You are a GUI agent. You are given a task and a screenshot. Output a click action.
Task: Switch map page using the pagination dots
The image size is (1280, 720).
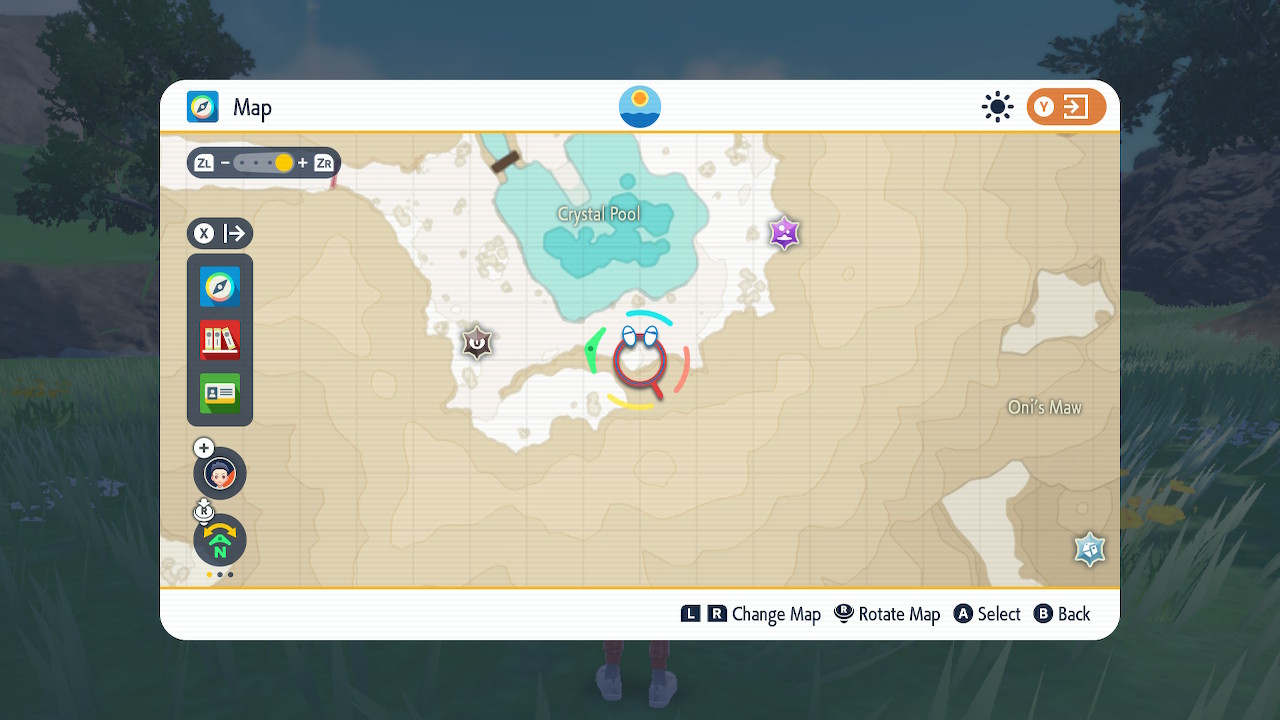click(219, 575)
